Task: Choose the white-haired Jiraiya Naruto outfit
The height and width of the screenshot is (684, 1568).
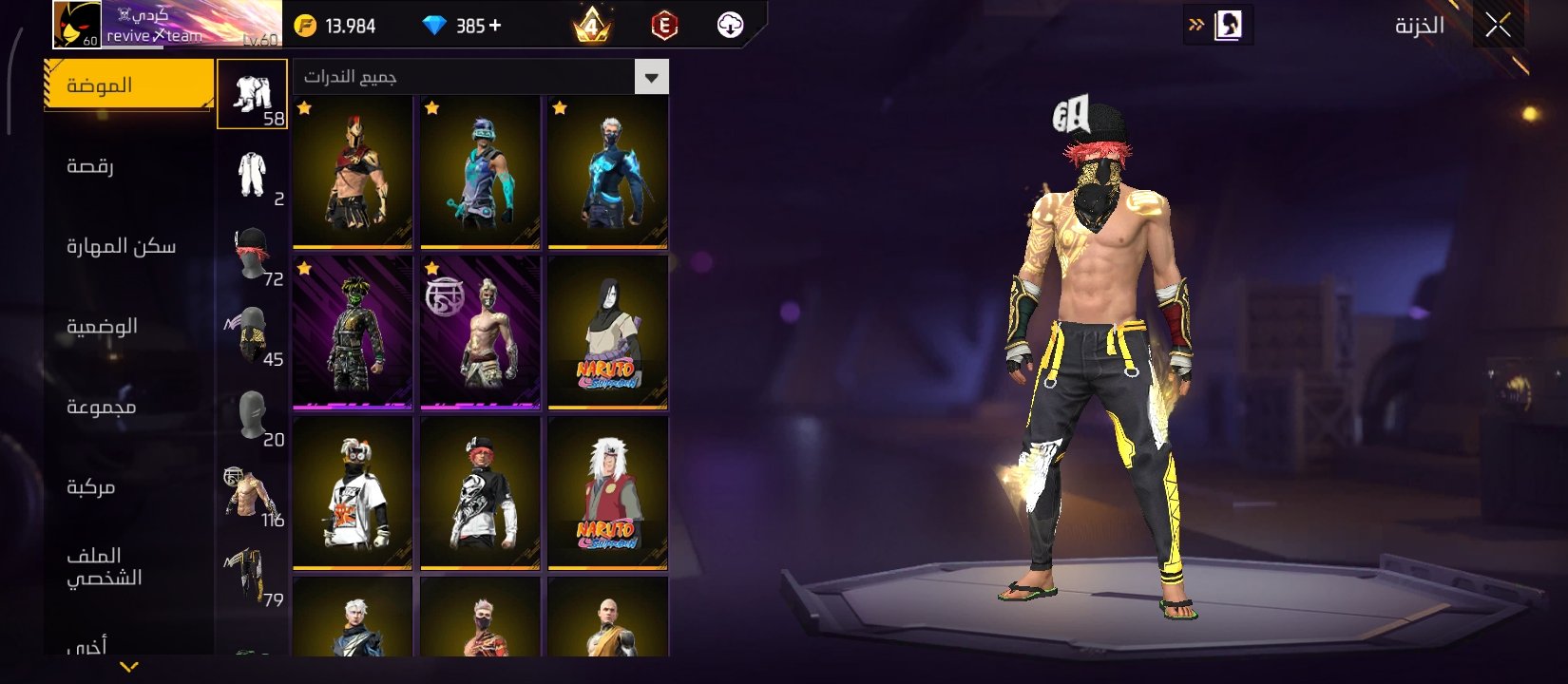Action: tap(607, 493)
